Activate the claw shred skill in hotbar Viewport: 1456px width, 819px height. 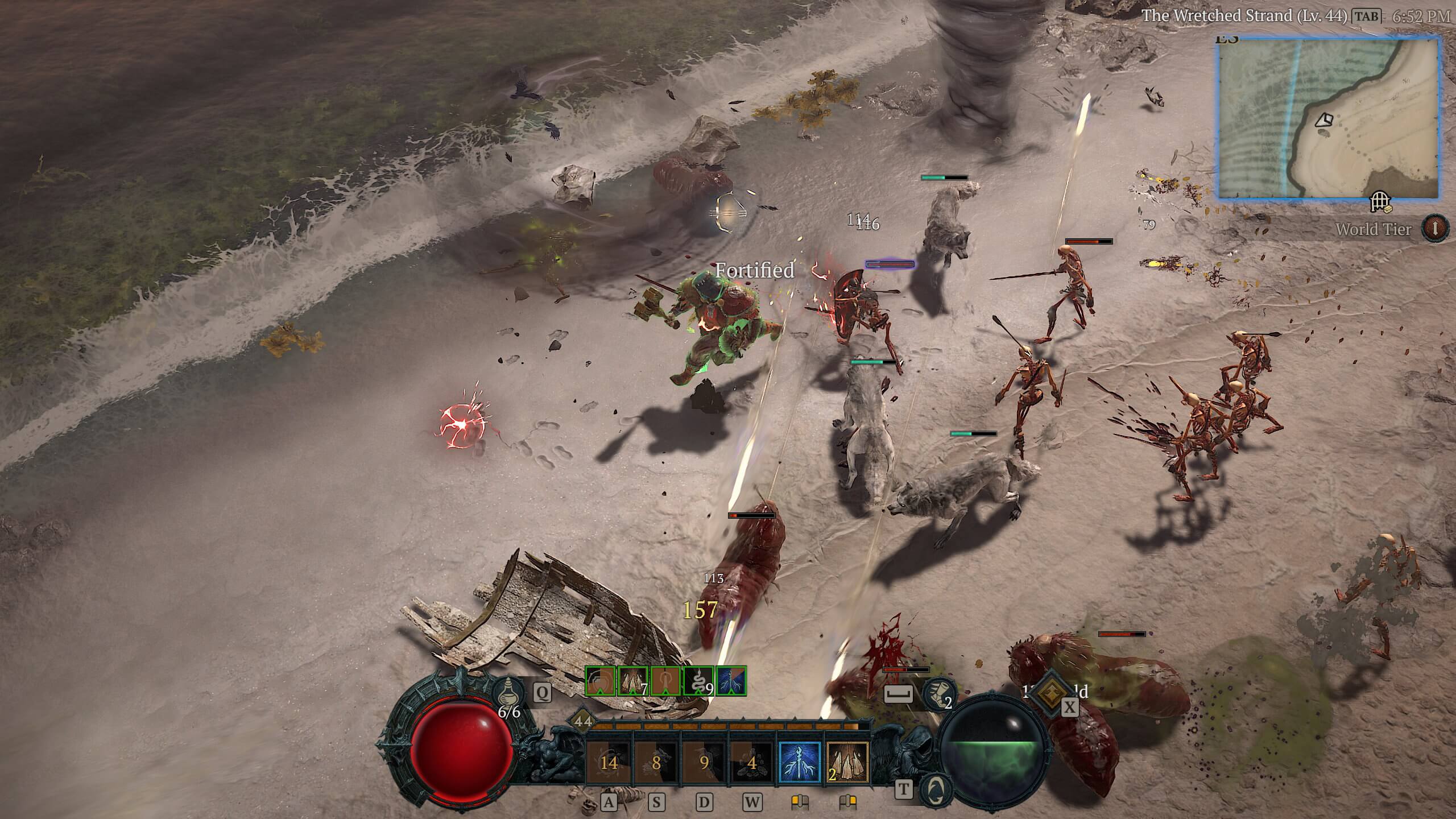point(847,763)
